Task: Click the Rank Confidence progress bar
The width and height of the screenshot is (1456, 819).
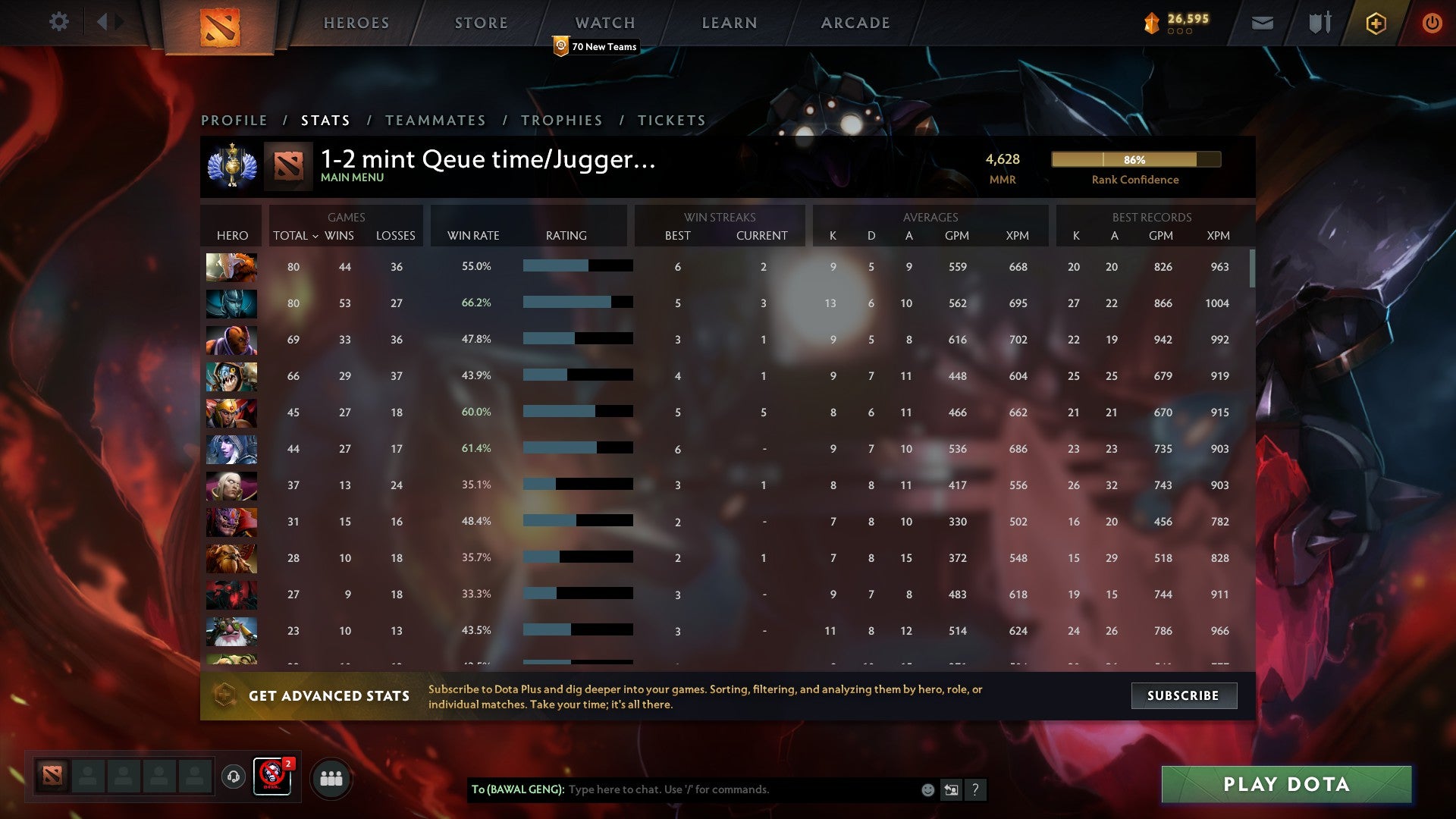Action: coord(1135,160)
